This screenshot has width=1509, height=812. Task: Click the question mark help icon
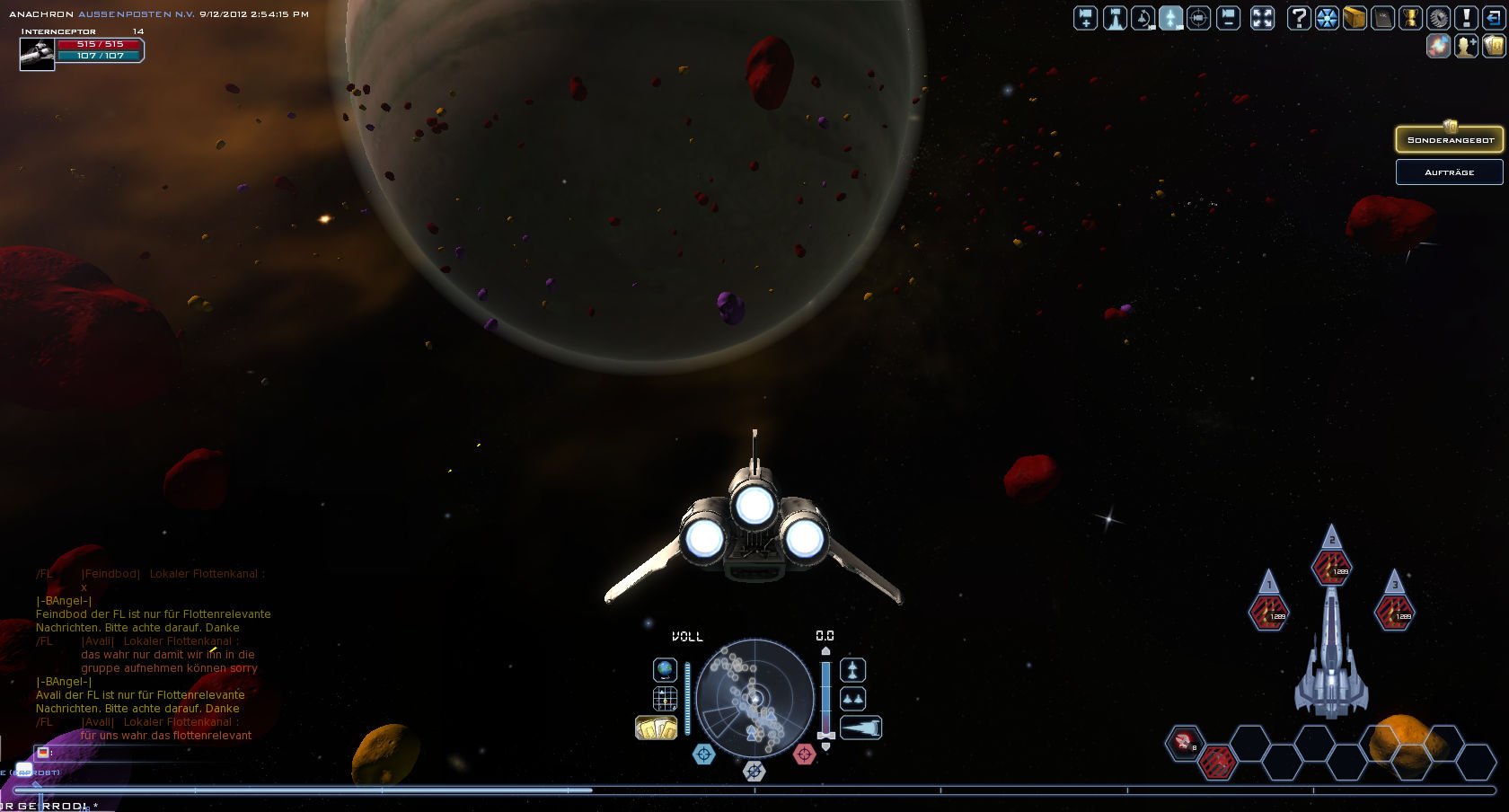point(1298,18)
